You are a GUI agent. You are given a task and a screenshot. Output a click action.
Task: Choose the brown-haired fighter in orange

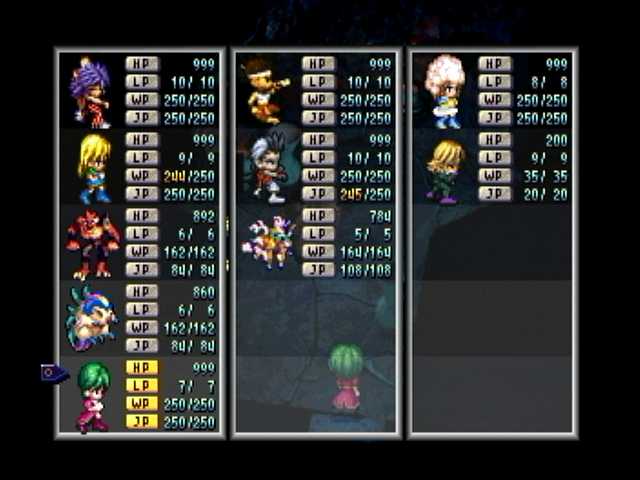point(265,88)
